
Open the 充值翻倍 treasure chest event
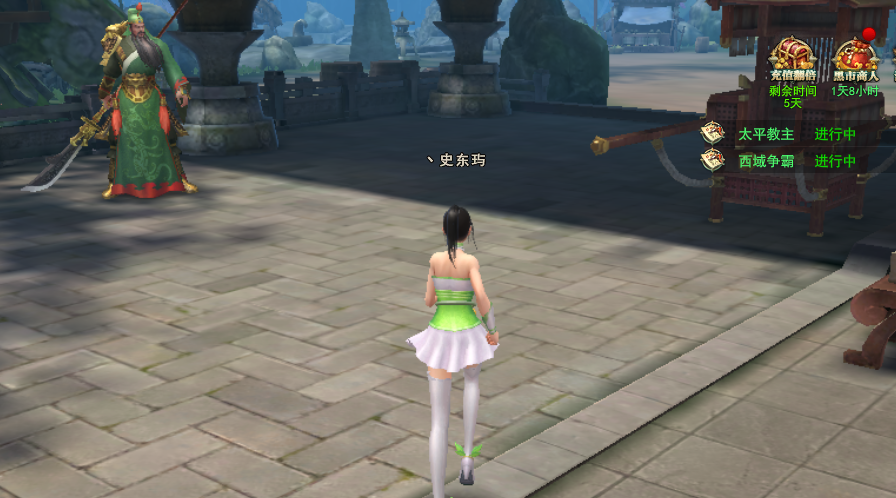click(792, 54)
